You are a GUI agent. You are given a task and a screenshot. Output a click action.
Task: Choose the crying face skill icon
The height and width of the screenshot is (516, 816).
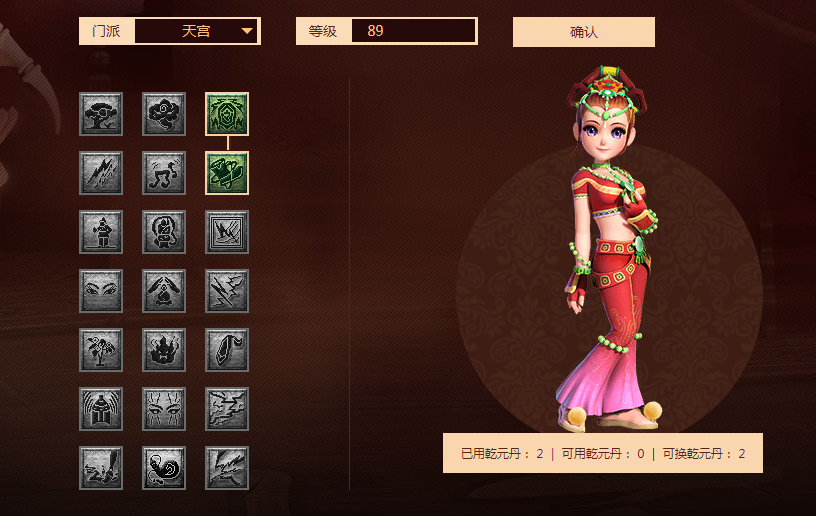pos(164,409)
